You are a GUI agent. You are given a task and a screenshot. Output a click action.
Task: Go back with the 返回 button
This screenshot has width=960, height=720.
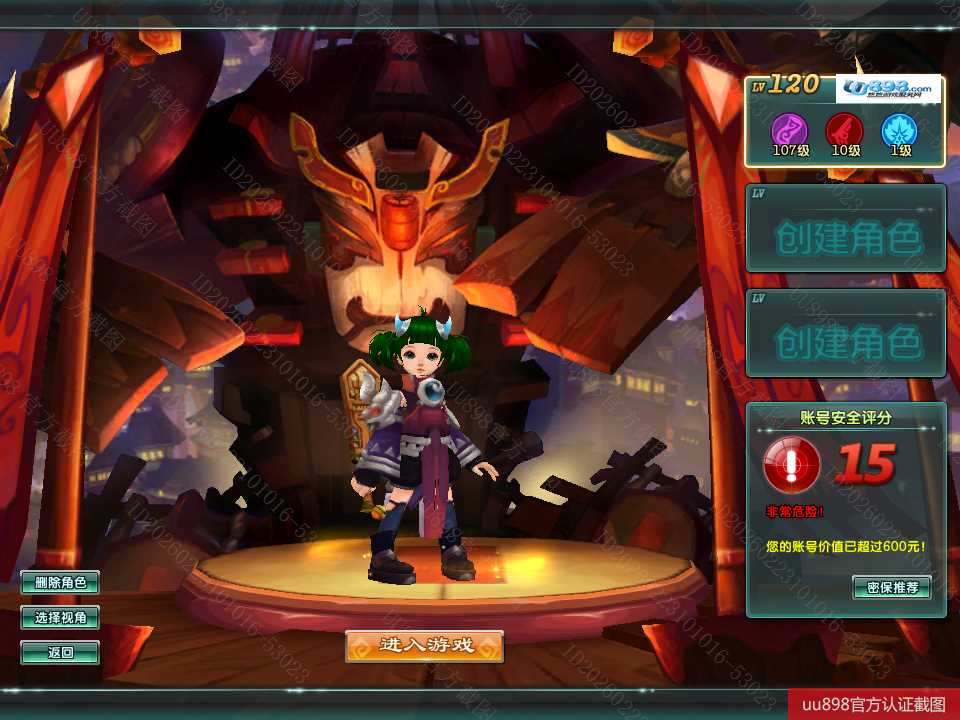(x=60, y=653)
